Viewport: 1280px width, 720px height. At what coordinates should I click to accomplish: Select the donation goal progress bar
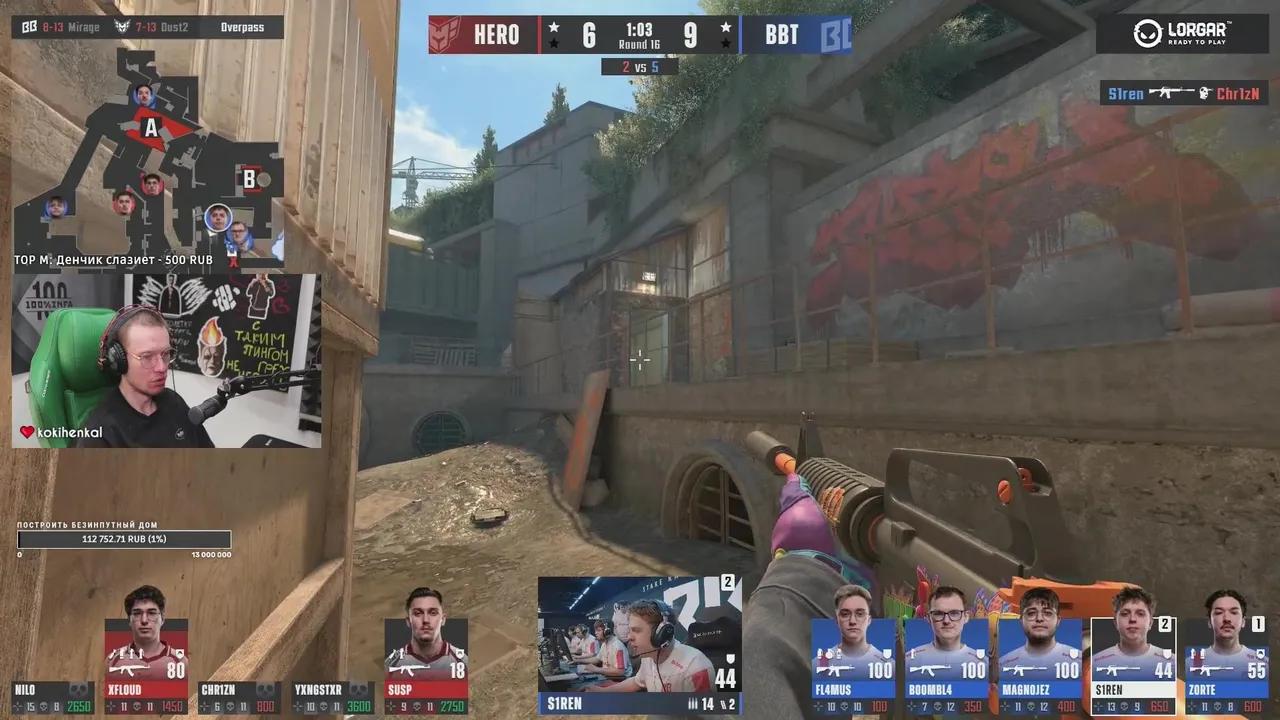[x=124, y=540]
